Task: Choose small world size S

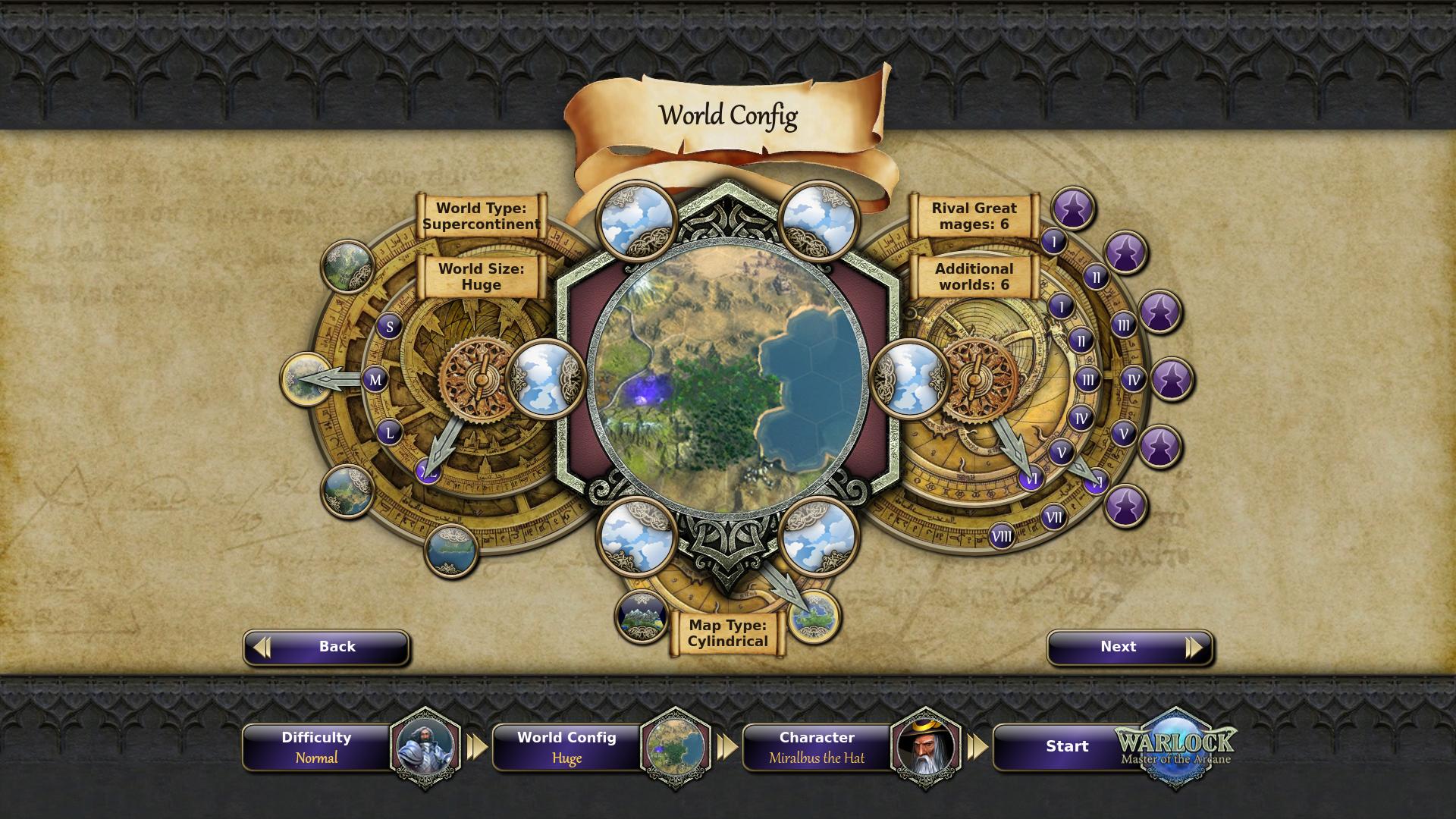Action: click(390, 327)
